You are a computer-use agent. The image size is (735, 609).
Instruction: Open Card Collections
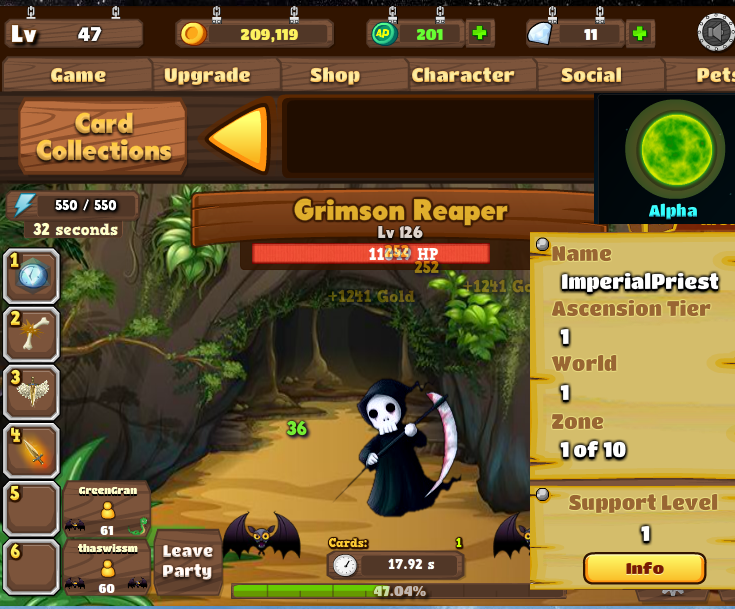[x=103, y=137]
